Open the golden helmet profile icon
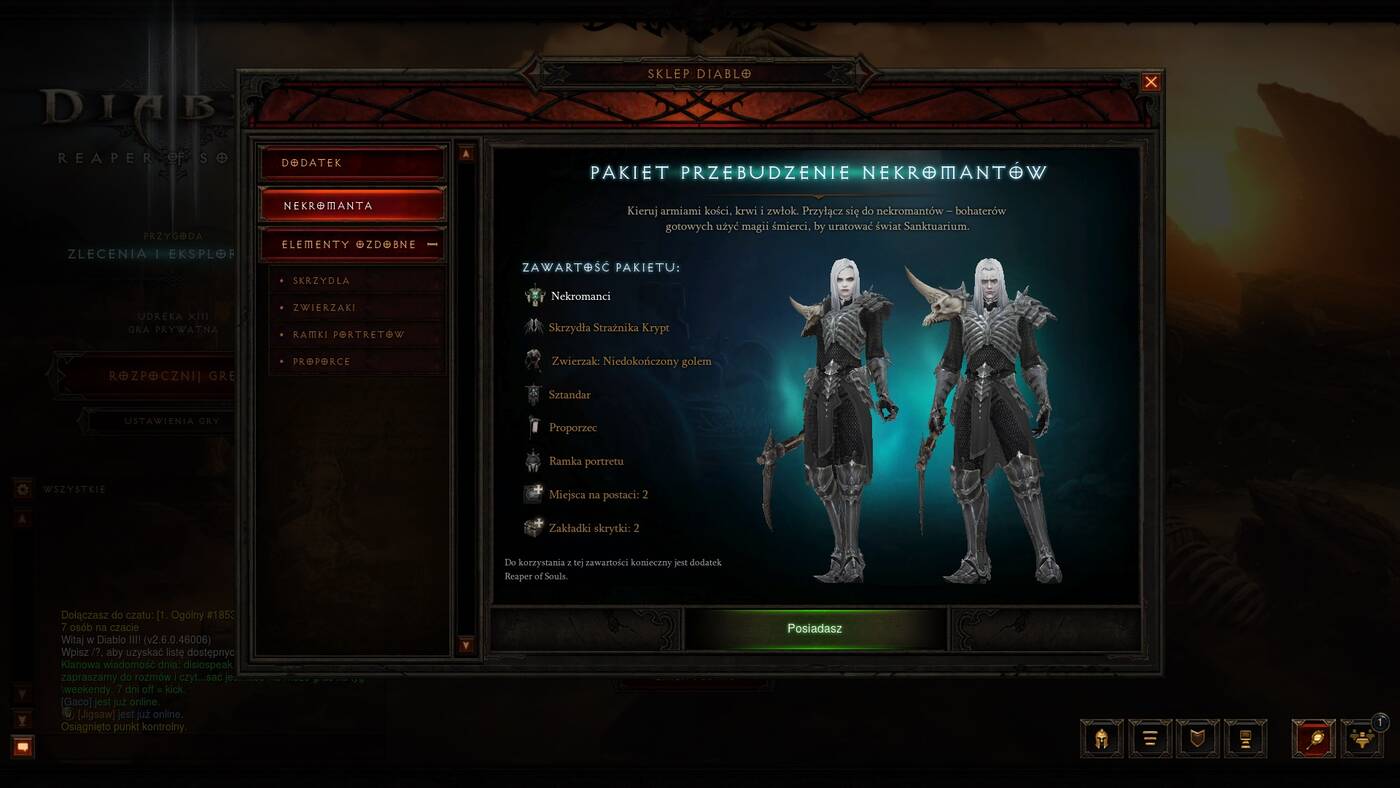Image resolution: width=1400 pixels, height=788 pixels. (x=1101, y=739)
